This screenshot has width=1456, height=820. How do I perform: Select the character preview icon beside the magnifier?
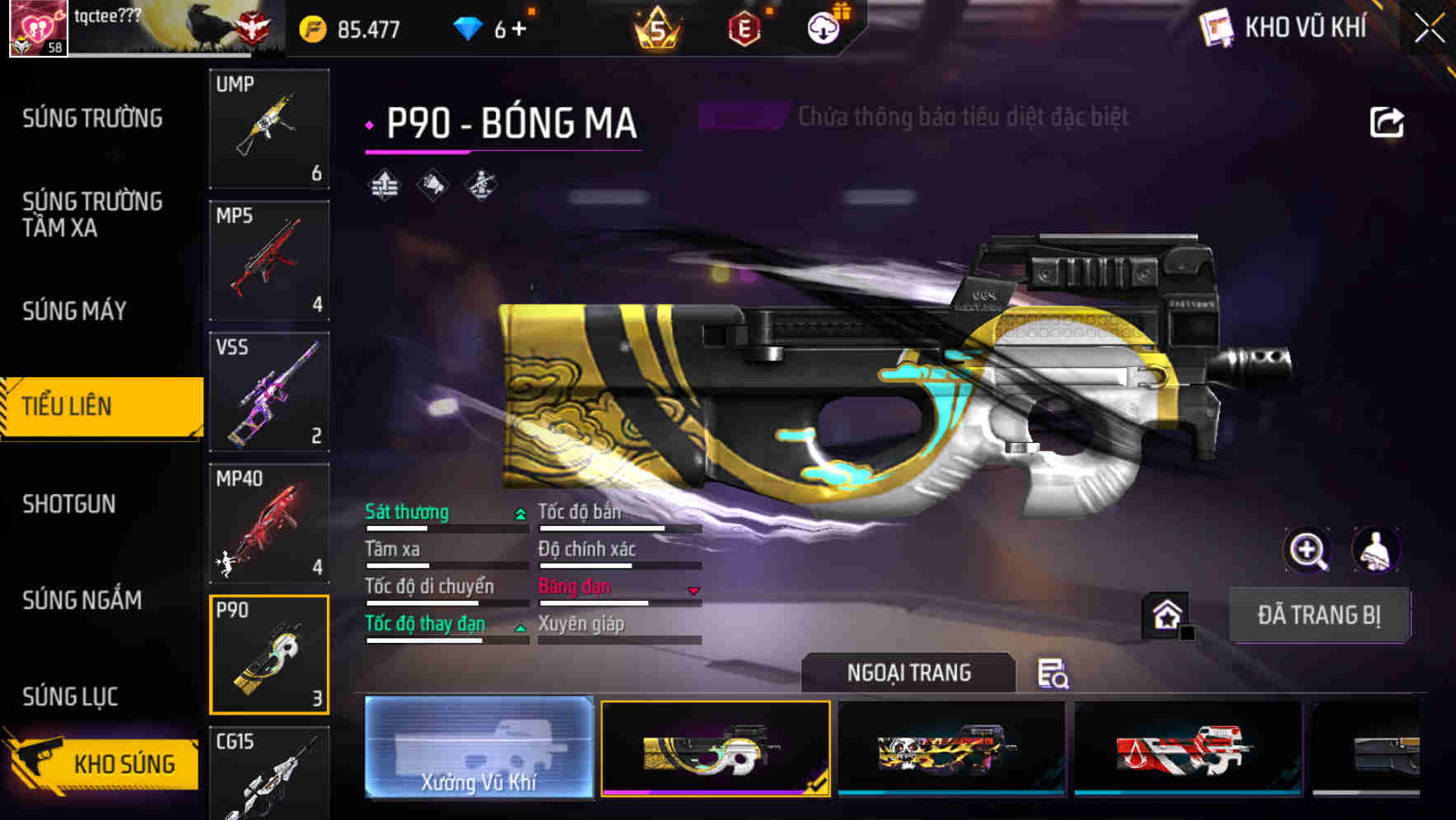coord(1377,550)
